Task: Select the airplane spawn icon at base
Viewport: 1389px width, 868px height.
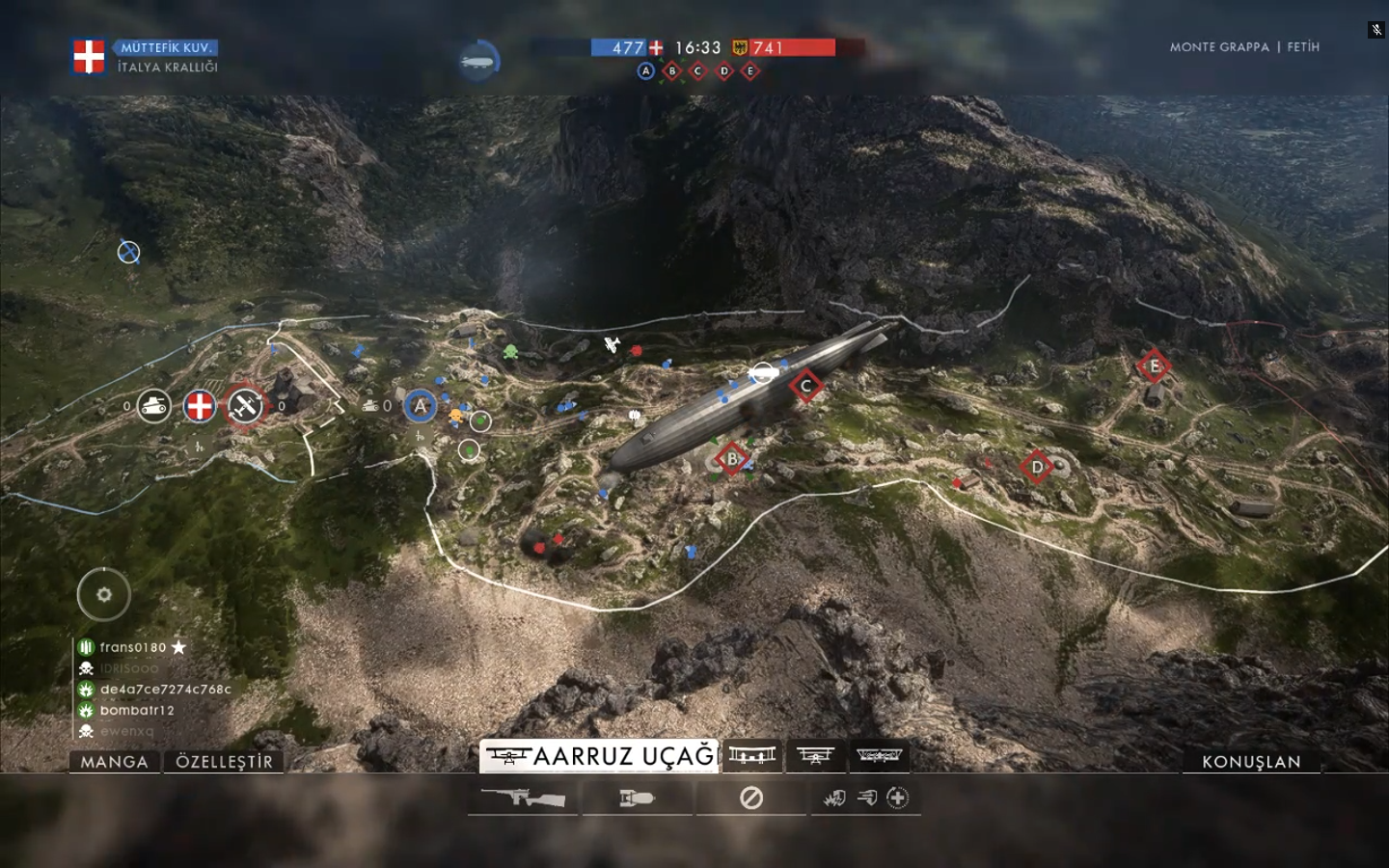Action: [x=245, y=406]
